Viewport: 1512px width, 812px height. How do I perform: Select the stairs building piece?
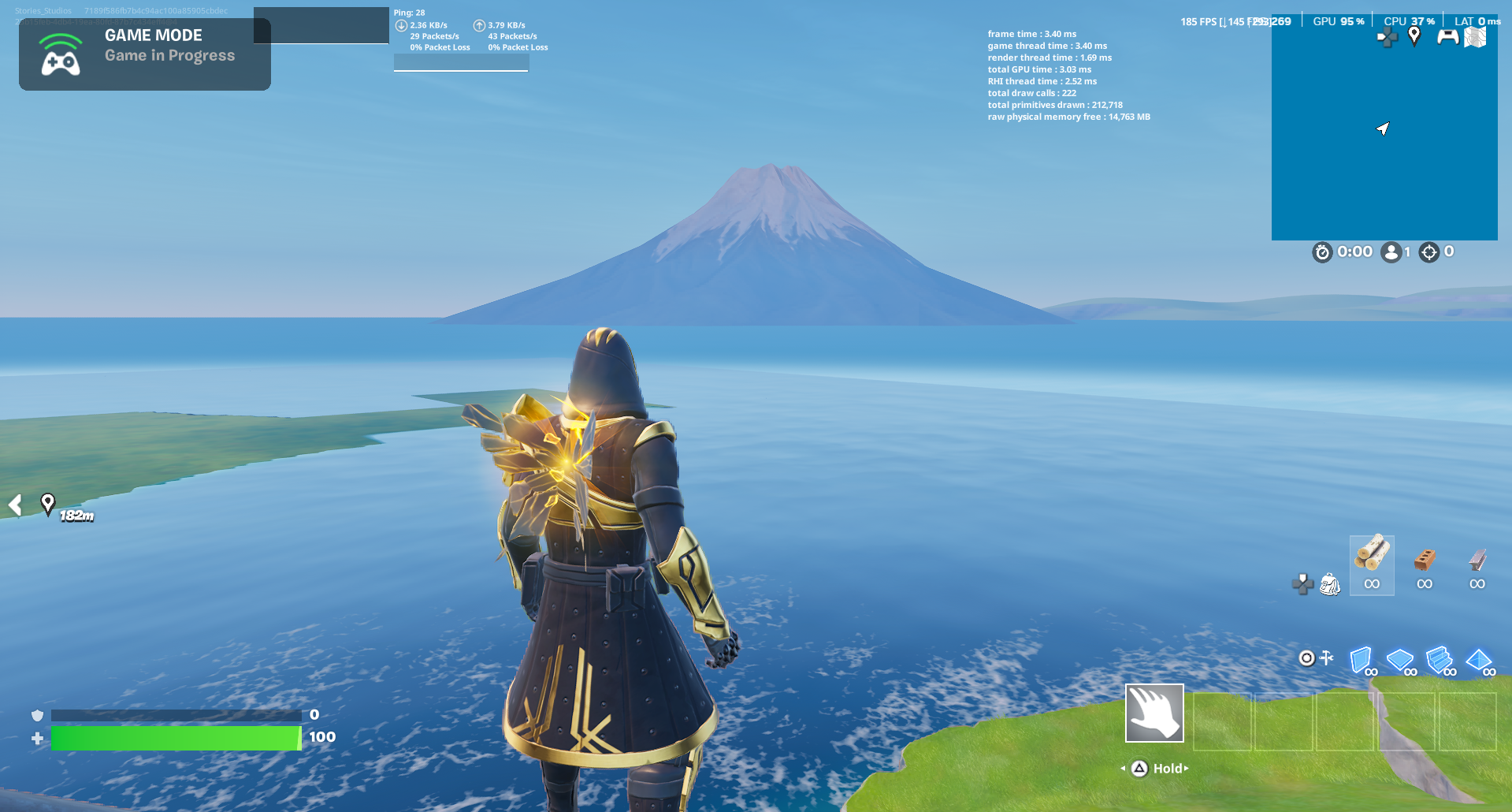[x=1440, y=660]
